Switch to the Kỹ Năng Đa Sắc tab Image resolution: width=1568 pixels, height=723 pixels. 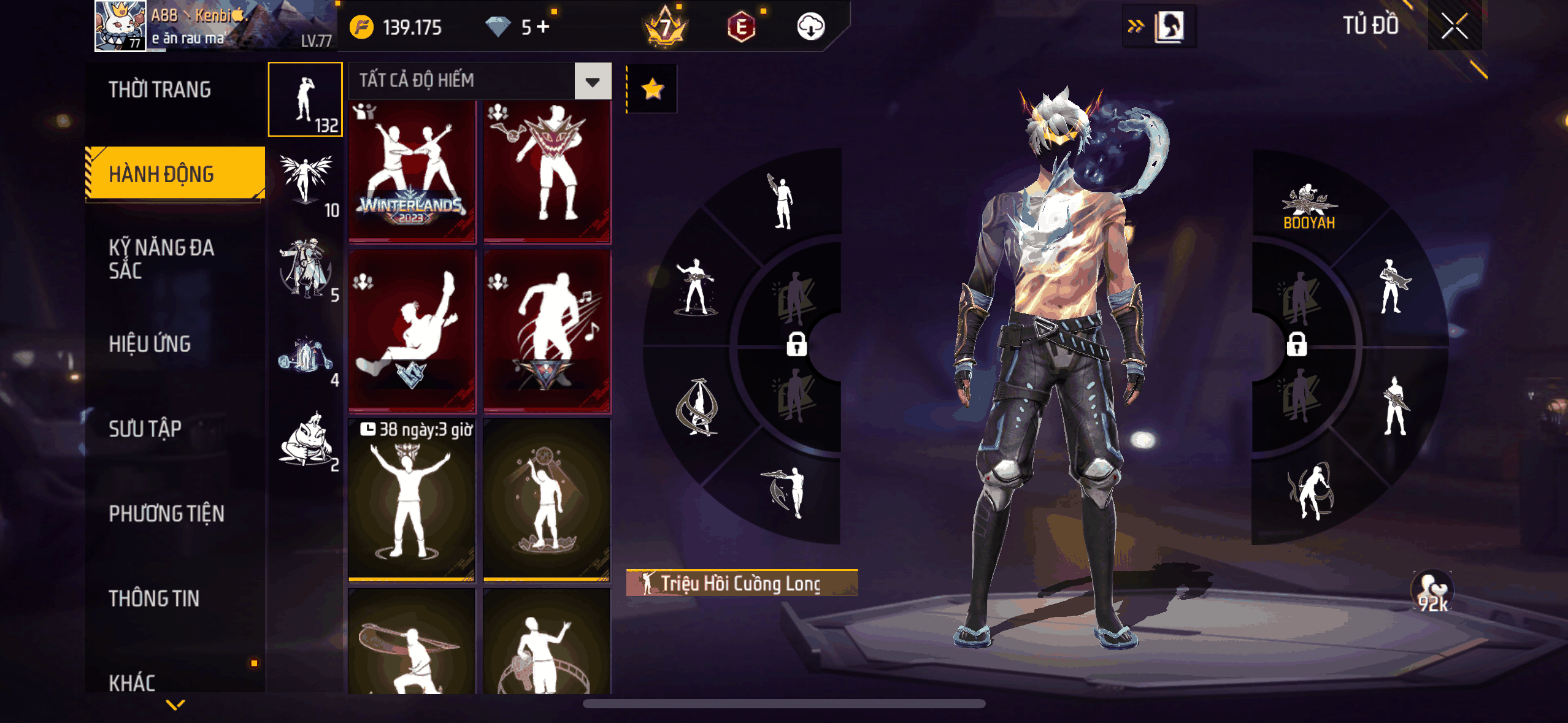coord(161,259)
